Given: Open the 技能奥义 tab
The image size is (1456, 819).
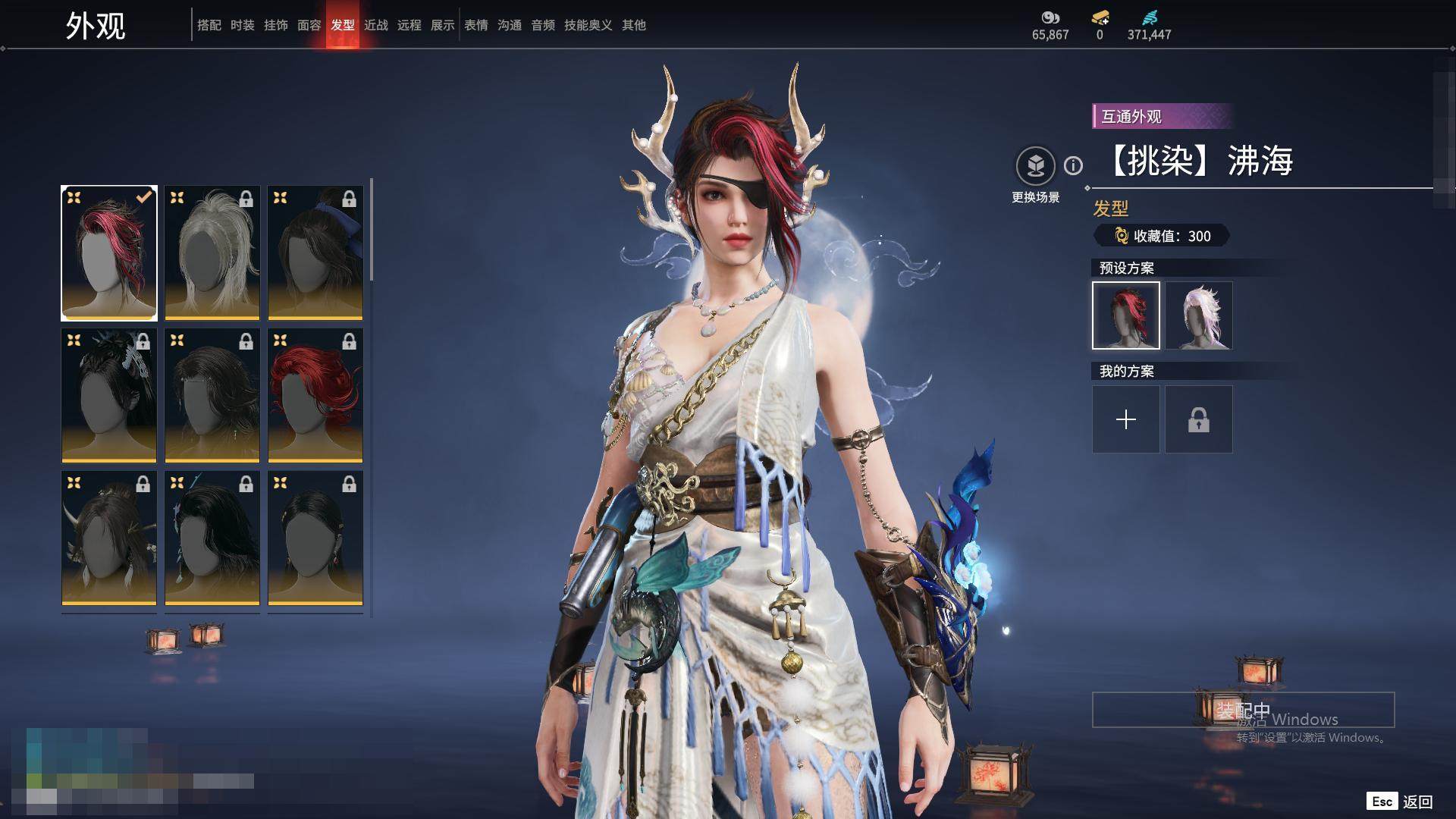Looking at the screenshot, I should (588, 25).
